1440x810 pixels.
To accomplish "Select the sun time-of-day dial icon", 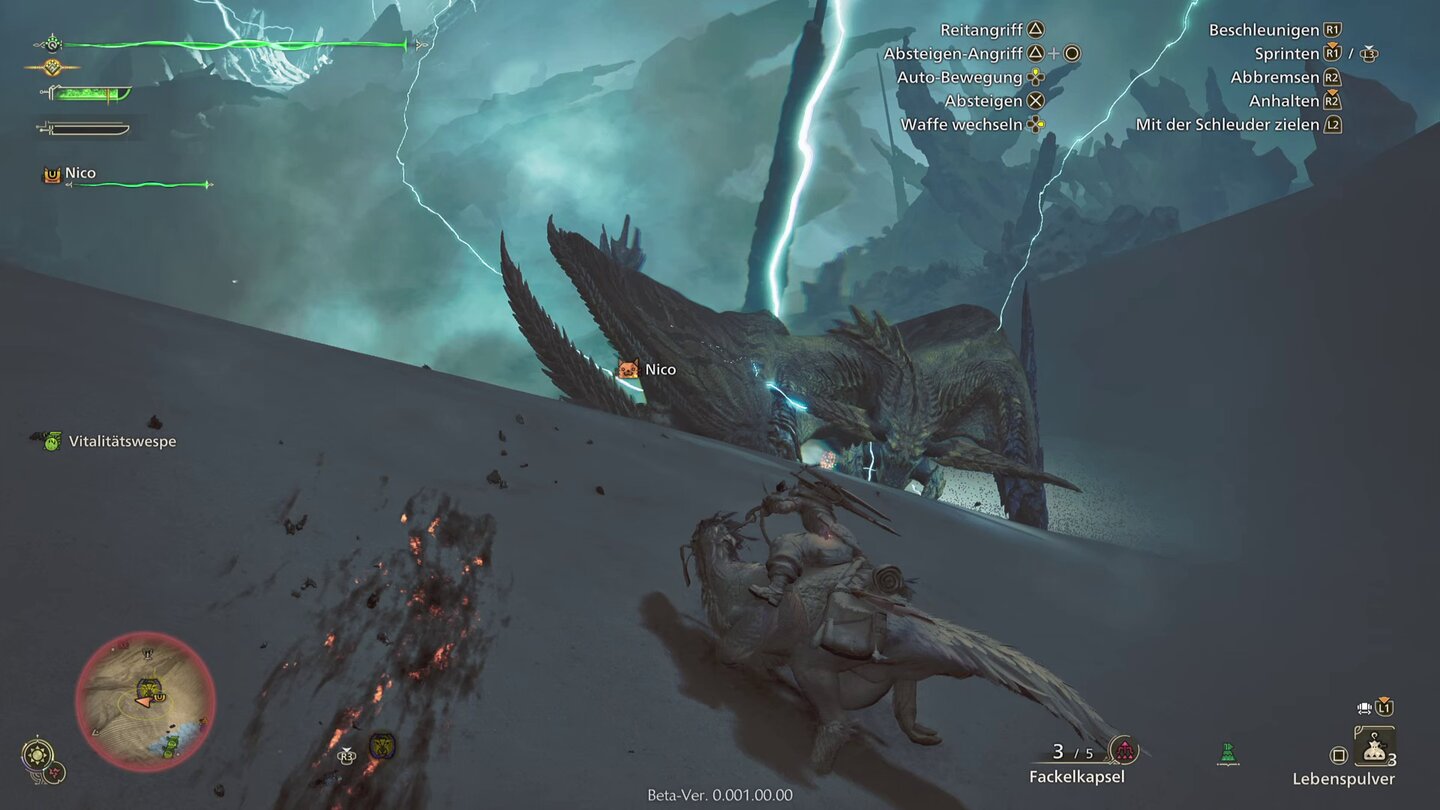I will pyautogui.click(x=37, y=753).
